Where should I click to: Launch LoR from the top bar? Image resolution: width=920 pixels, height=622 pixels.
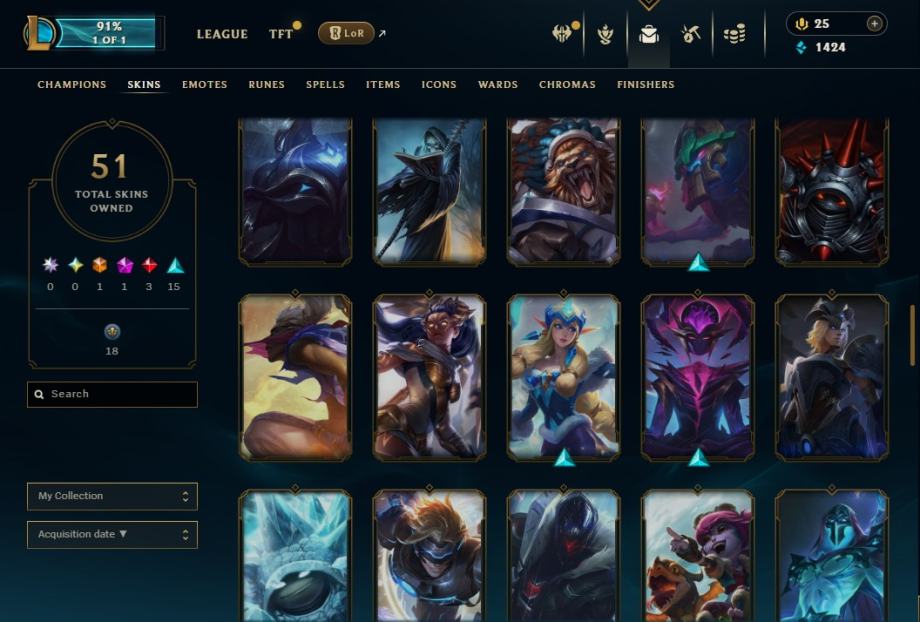click(346, 34)
